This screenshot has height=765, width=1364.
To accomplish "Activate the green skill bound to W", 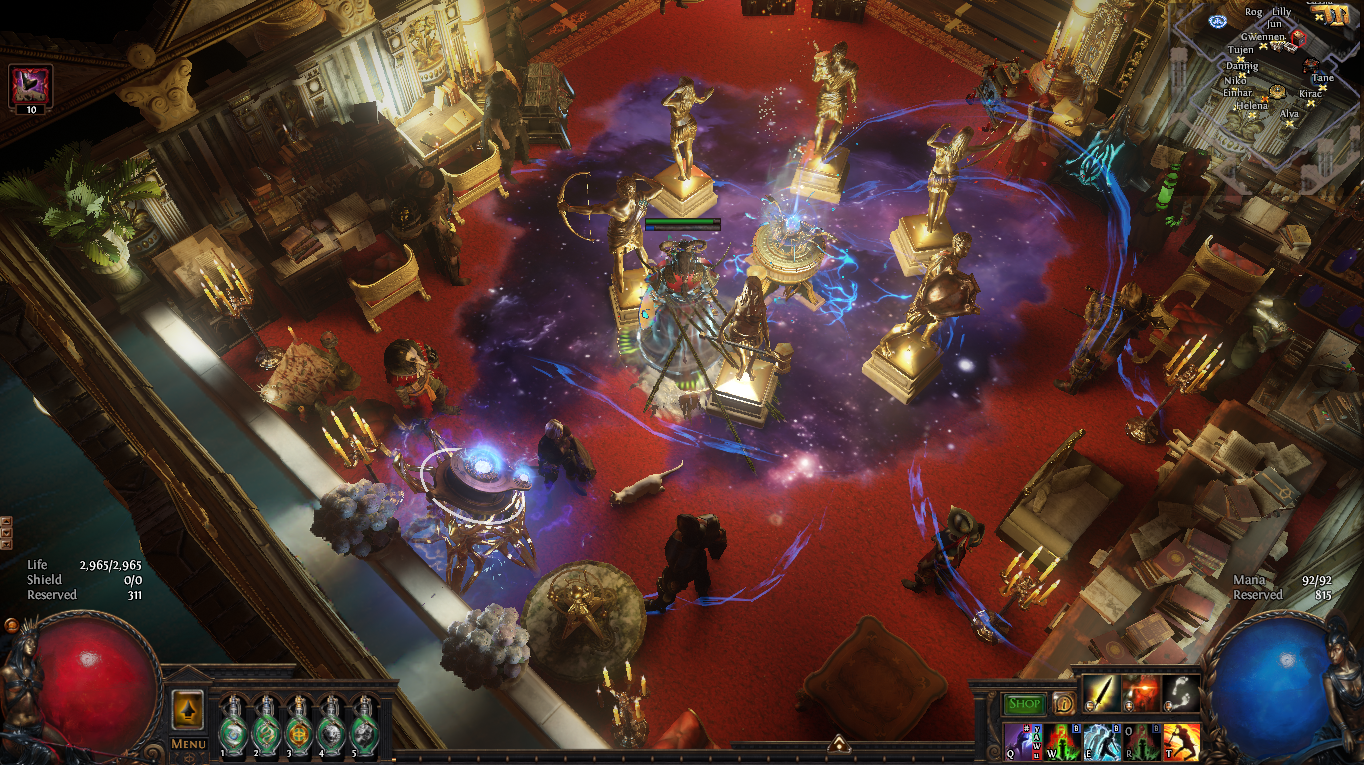I will point(1062,742).
